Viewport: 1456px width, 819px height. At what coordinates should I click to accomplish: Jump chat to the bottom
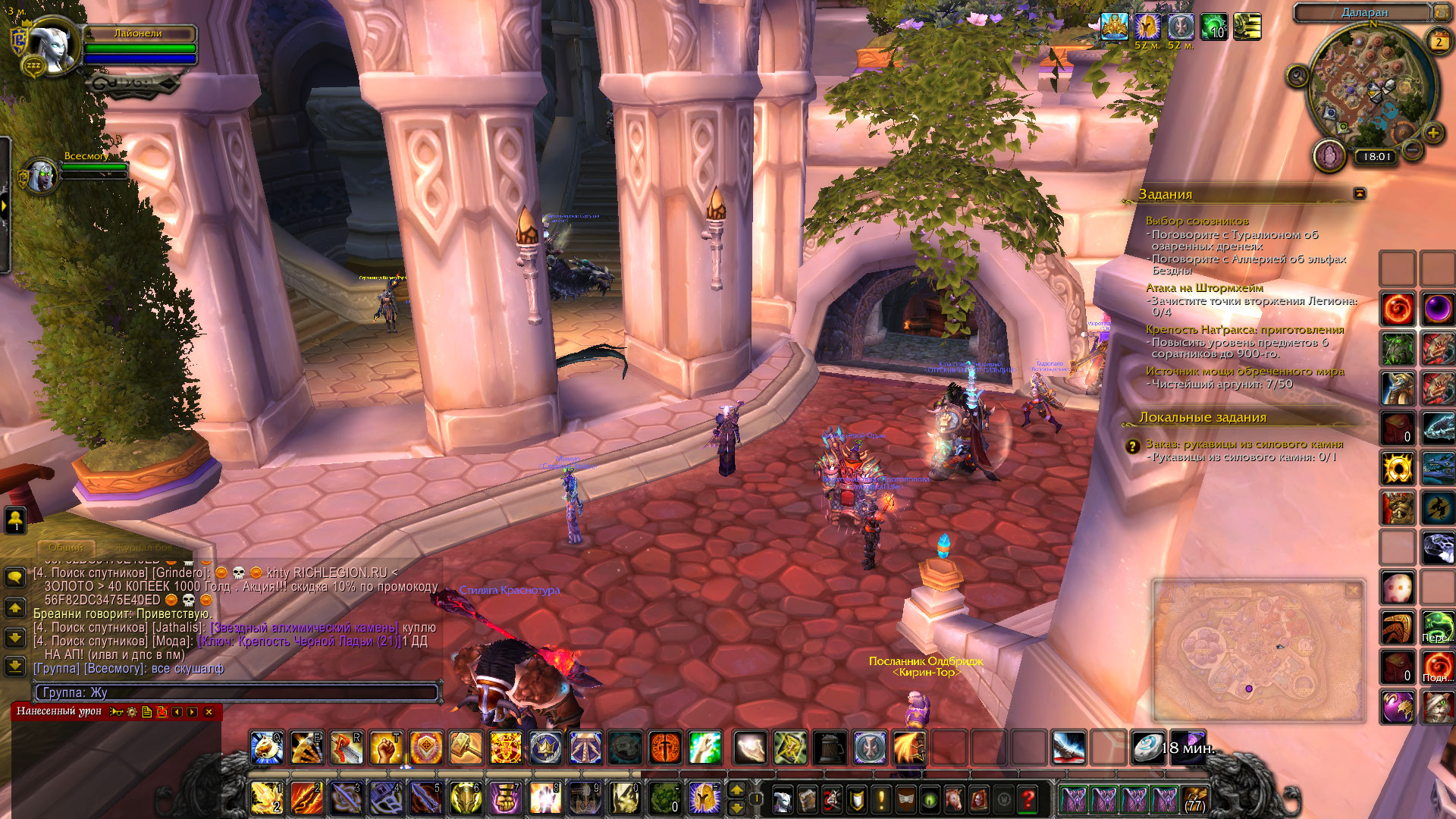coord(14,667)
